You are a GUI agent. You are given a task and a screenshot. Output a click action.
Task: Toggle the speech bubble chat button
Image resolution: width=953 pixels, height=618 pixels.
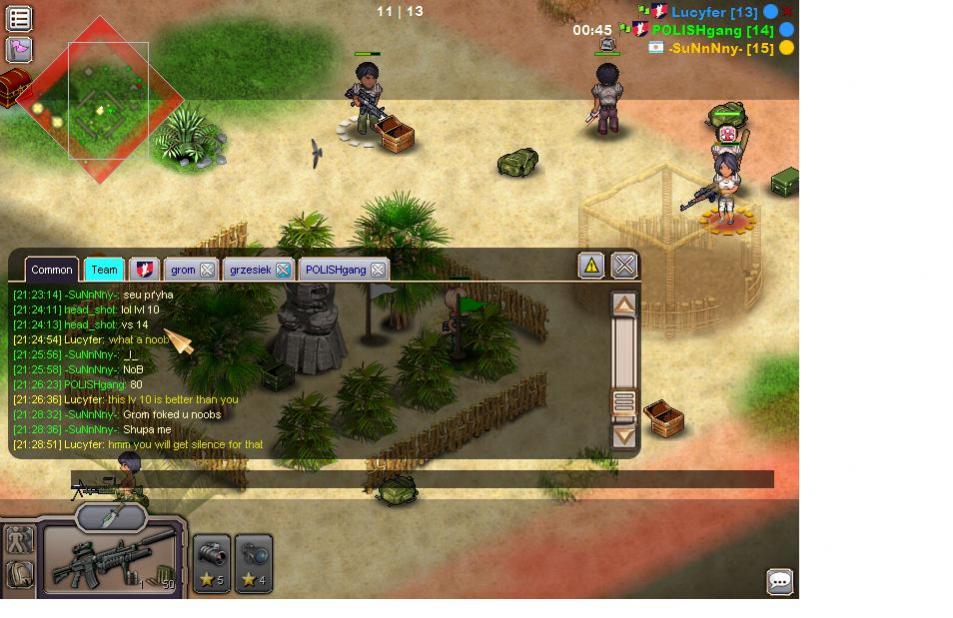779,581
